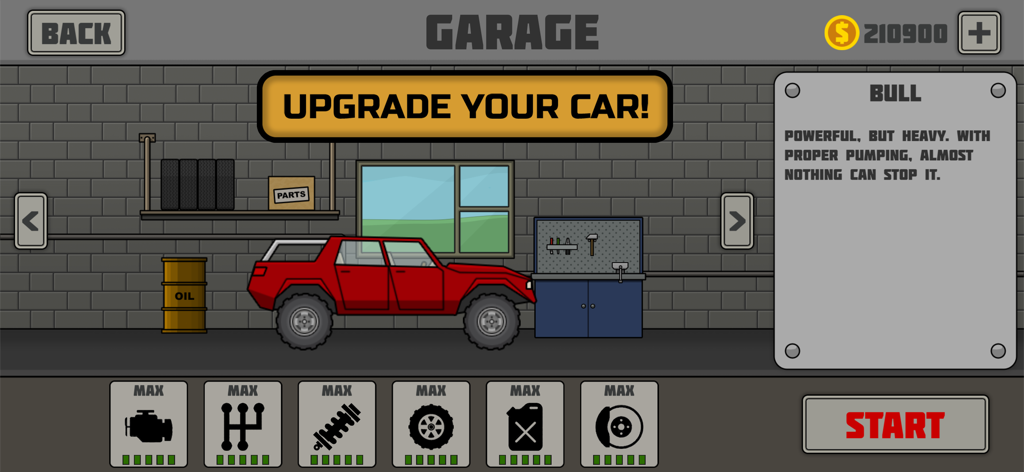
Task: Go back using the BACK button
Action: click(76, 33)
